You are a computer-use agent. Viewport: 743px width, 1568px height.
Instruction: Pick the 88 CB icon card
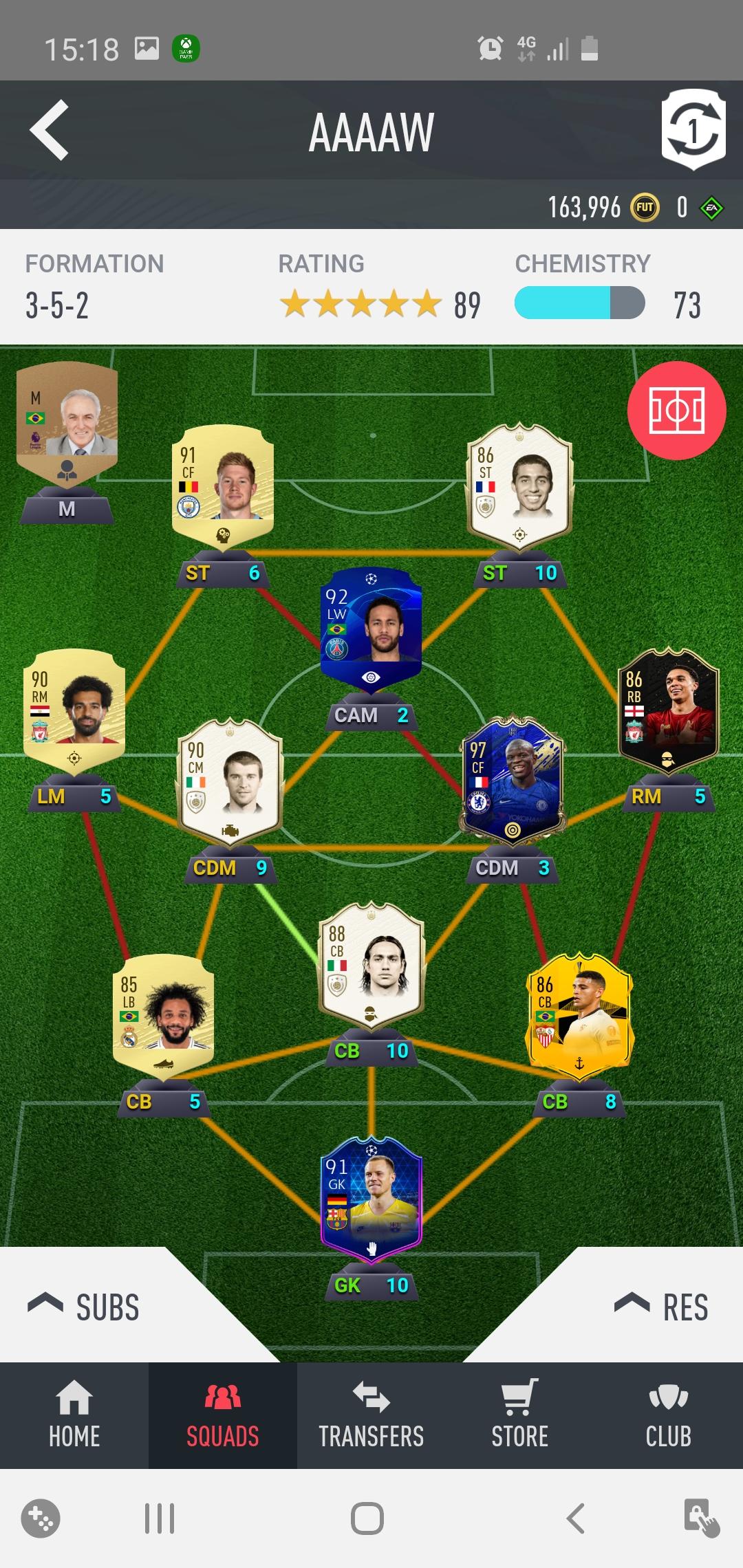371,963
